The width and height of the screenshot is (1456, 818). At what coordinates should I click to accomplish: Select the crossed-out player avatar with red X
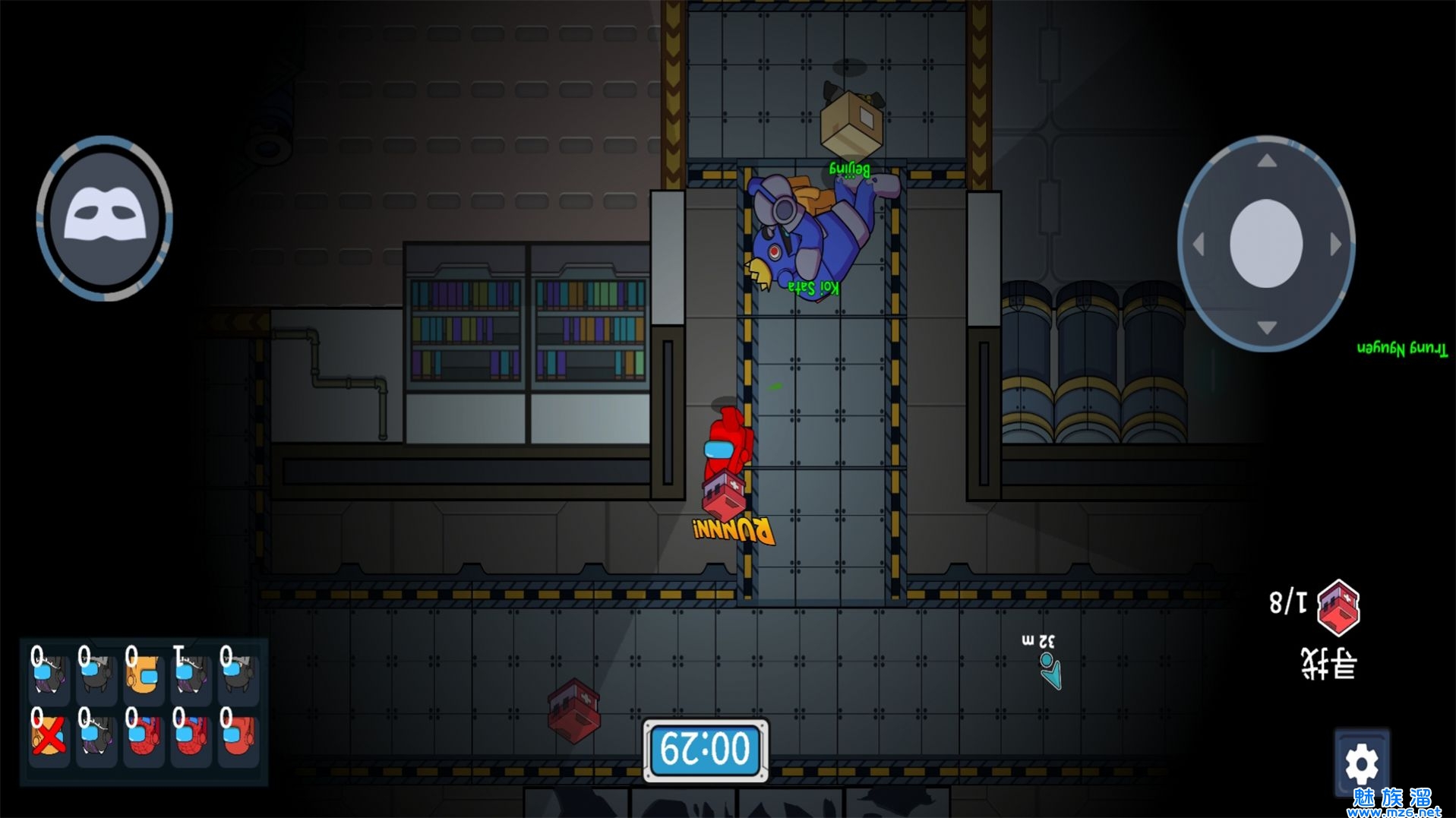tap(48, 734)
